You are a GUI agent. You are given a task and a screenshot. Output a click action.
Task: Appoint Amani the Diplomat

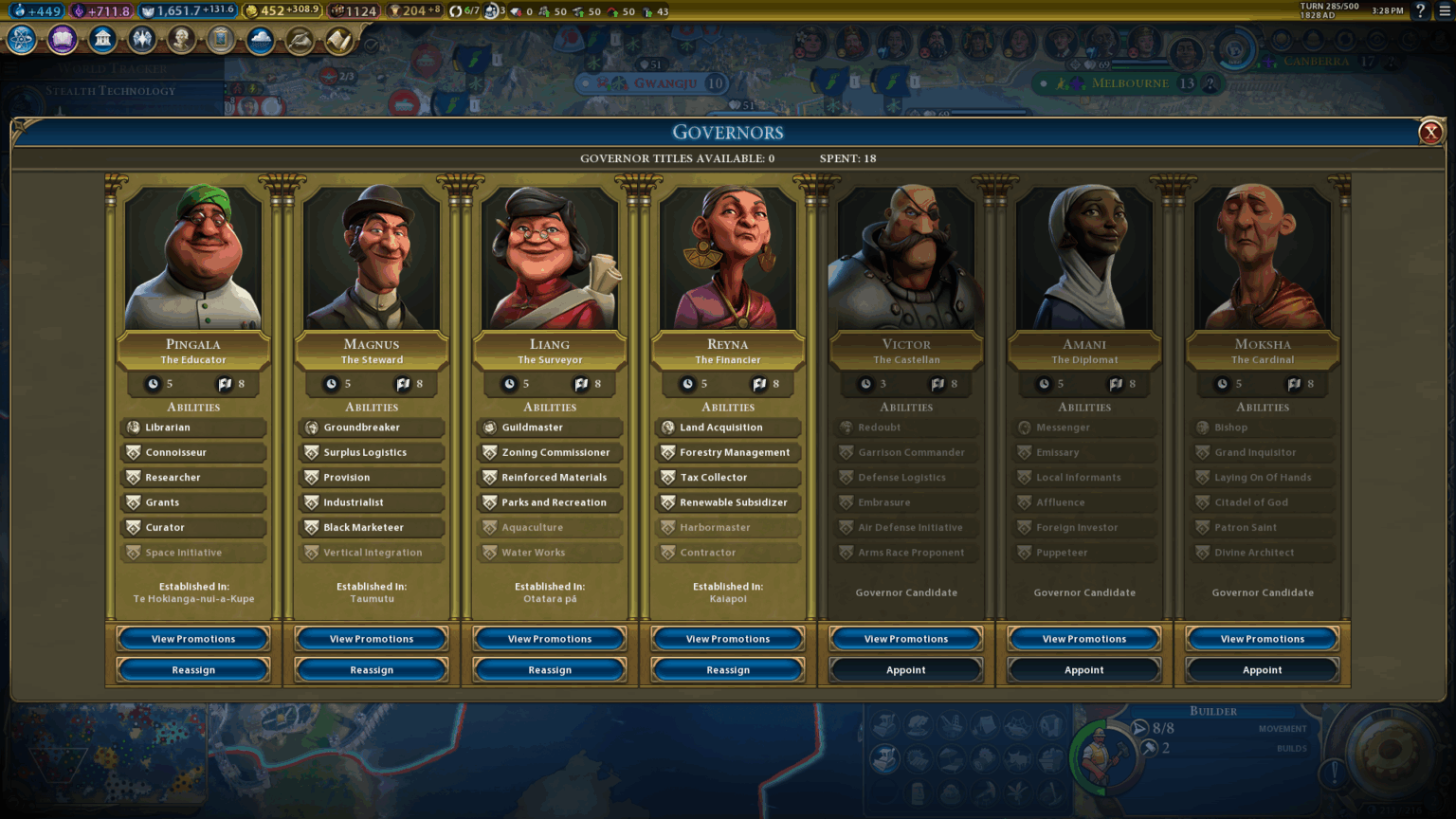(x=1084, y=670)
